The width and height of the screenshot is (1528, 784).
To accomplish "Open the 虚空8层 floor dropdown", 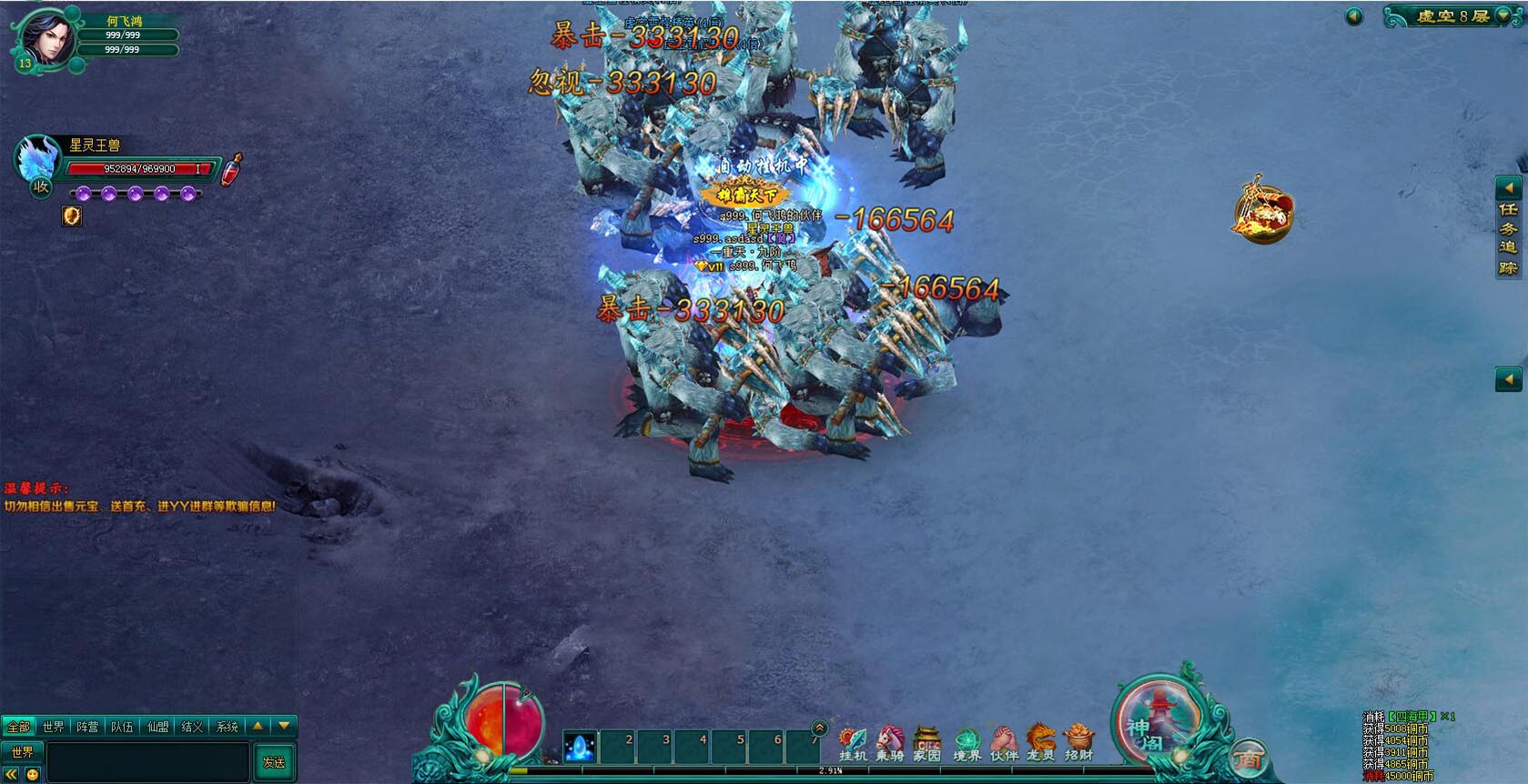I will click(x=1503, y=15).
